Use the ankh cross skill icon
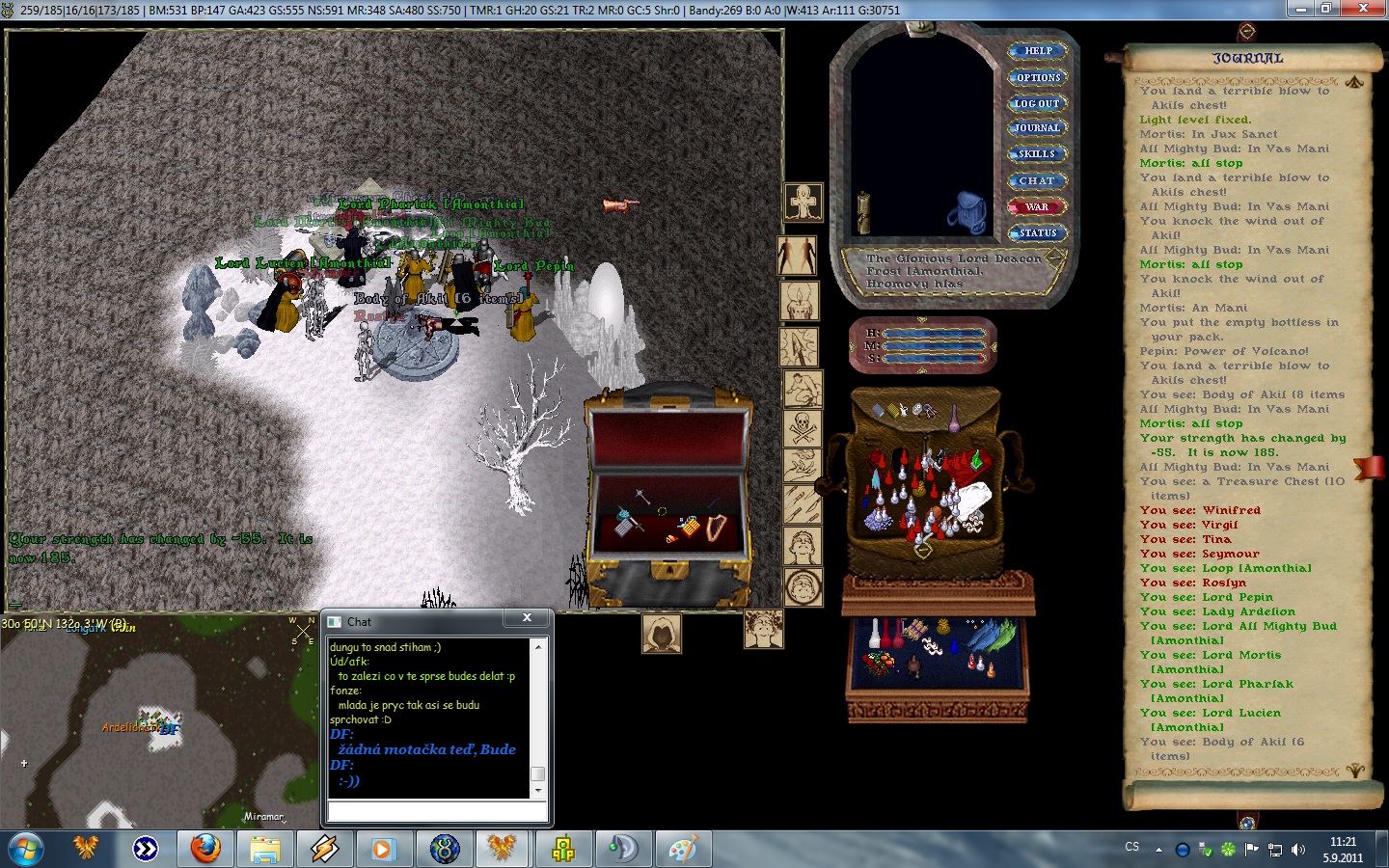The height and width of the screenshot is (868, 1389). [x=803, y=203]
